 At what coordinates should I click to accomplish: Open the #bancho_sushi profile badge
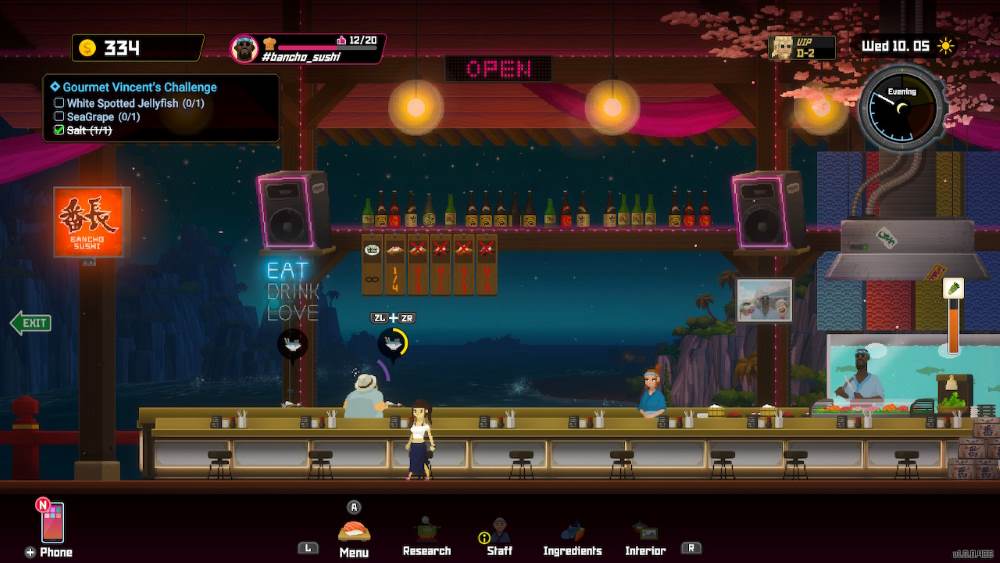(308, 48)
